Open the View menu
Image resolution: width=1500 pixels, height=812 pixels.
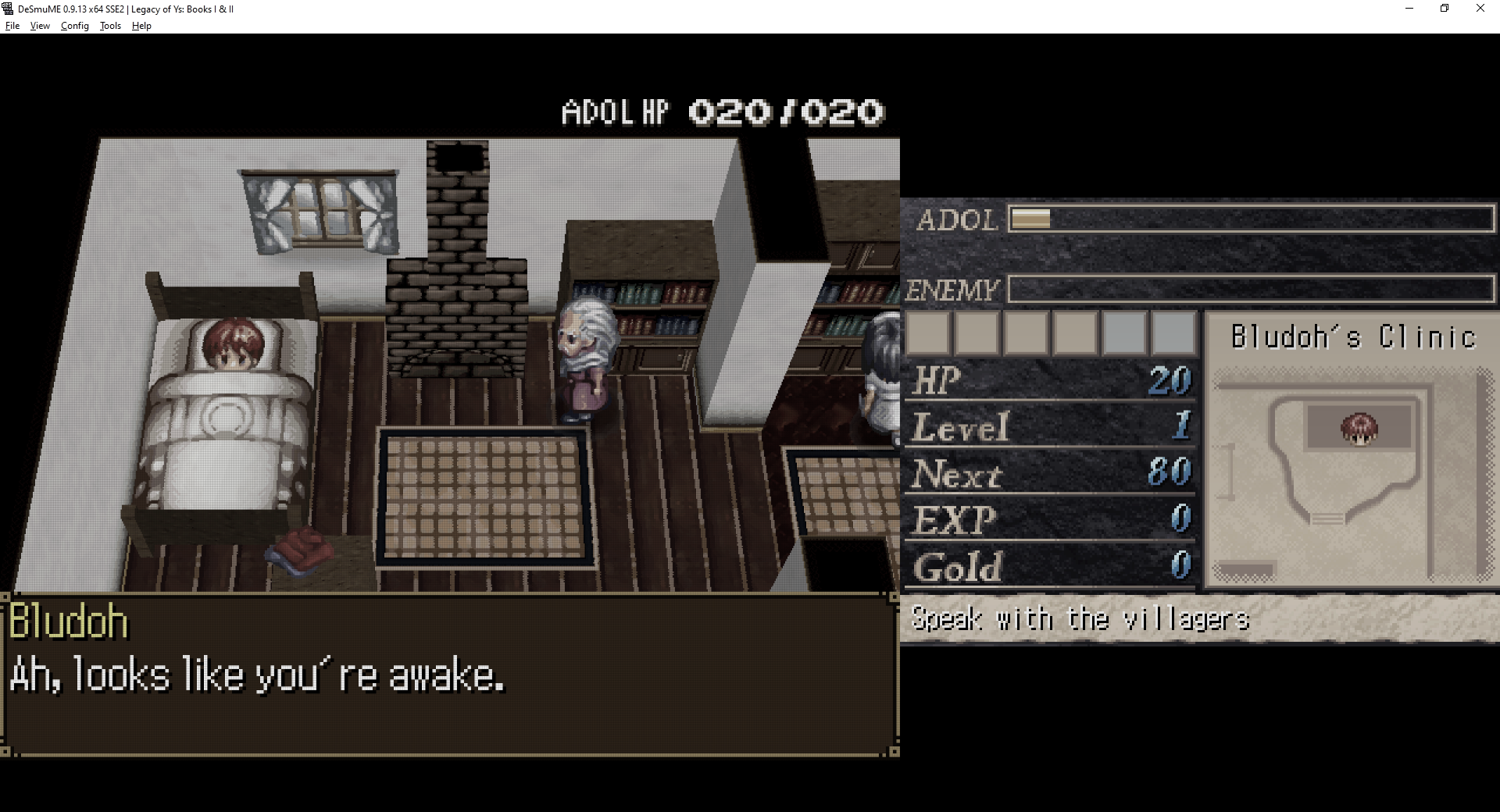tap(39, 26)
